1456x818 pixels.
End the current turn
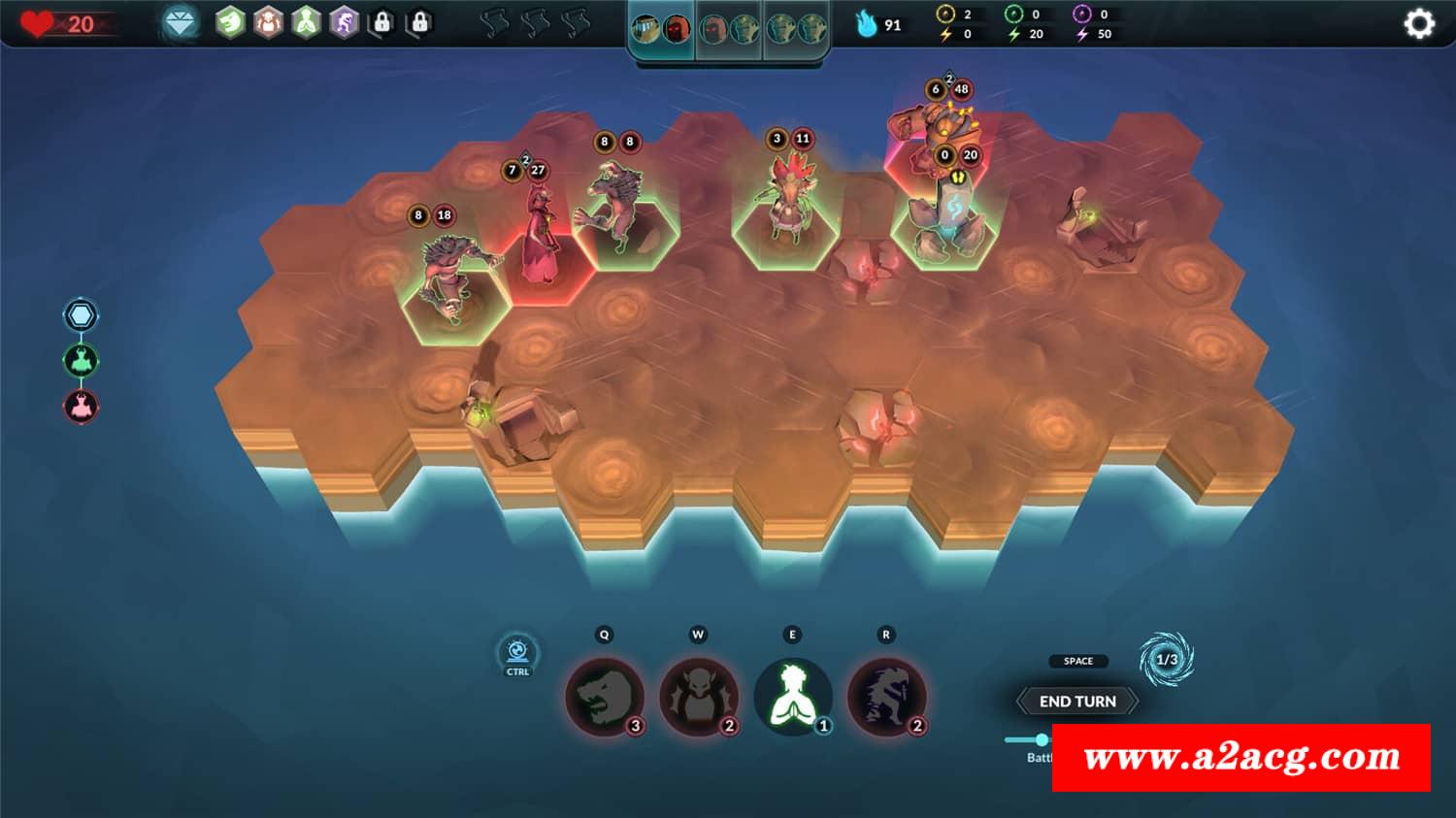click(1077, 701)
